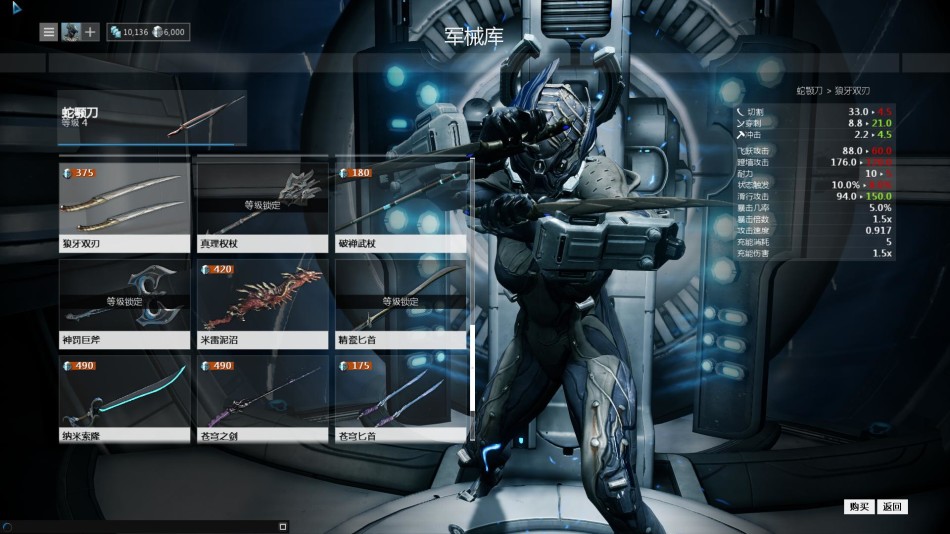Select the 苍穹匕首 dagger priced 175
Image resolution: width=950 pixels, height=534 pixels.
(400, 396)
